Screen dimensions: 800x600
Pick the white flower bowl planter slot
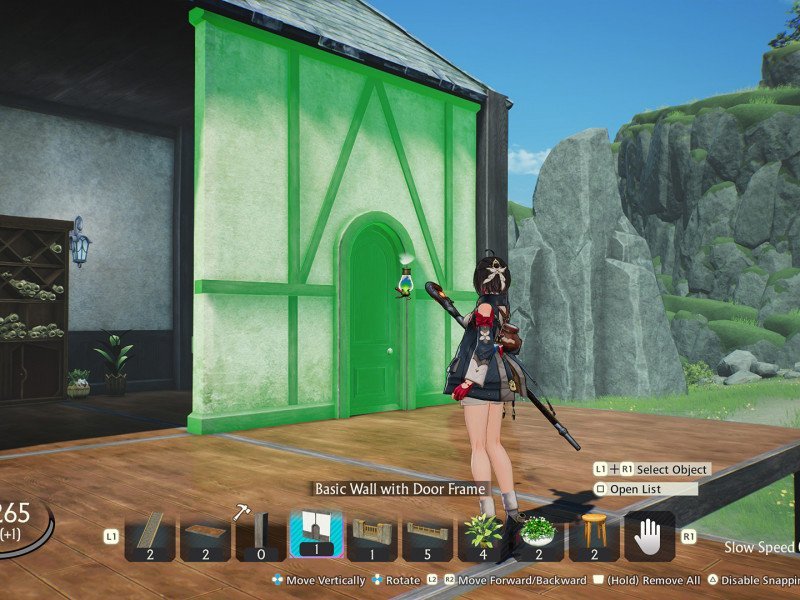tap(538, 536)
